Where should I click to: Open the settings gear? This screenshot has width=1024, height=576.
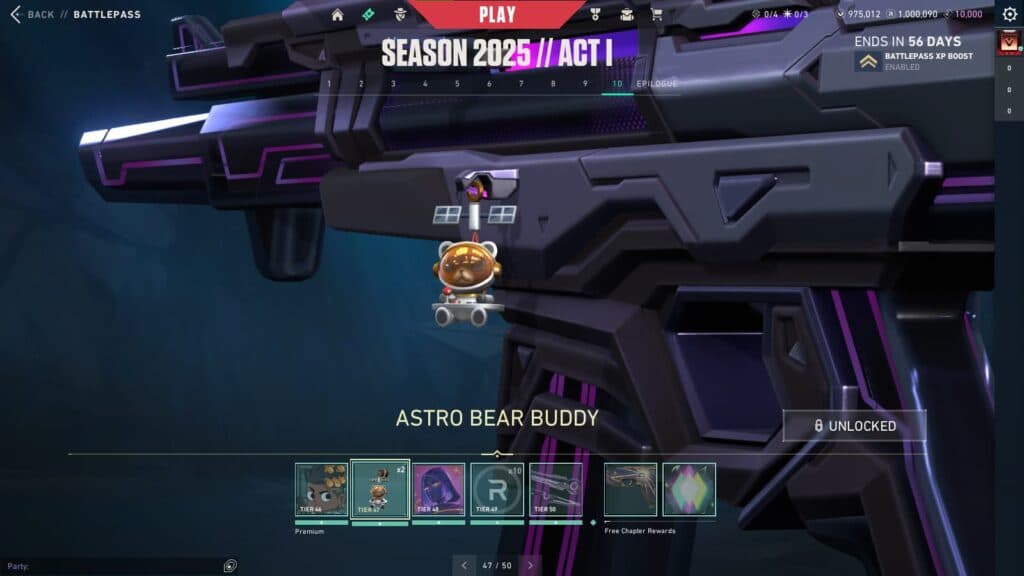coord(1009,15)
